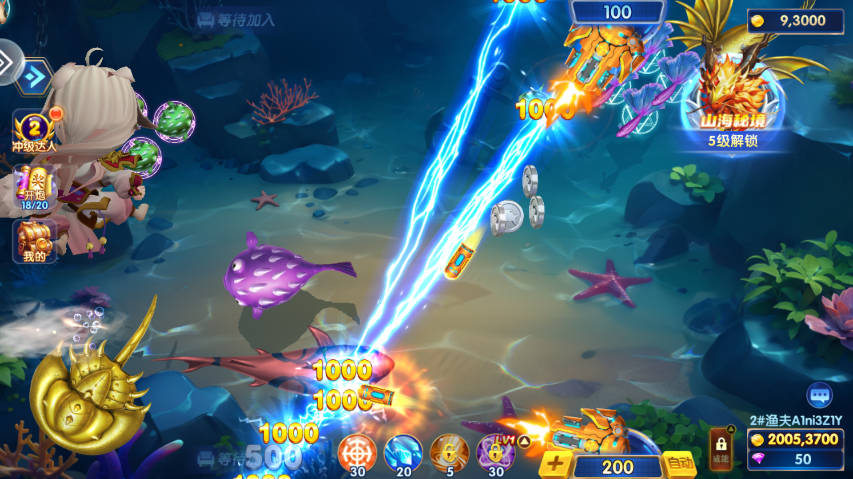
Task: Activate the crosshair lock-on skill
Action: coord(357,453)
